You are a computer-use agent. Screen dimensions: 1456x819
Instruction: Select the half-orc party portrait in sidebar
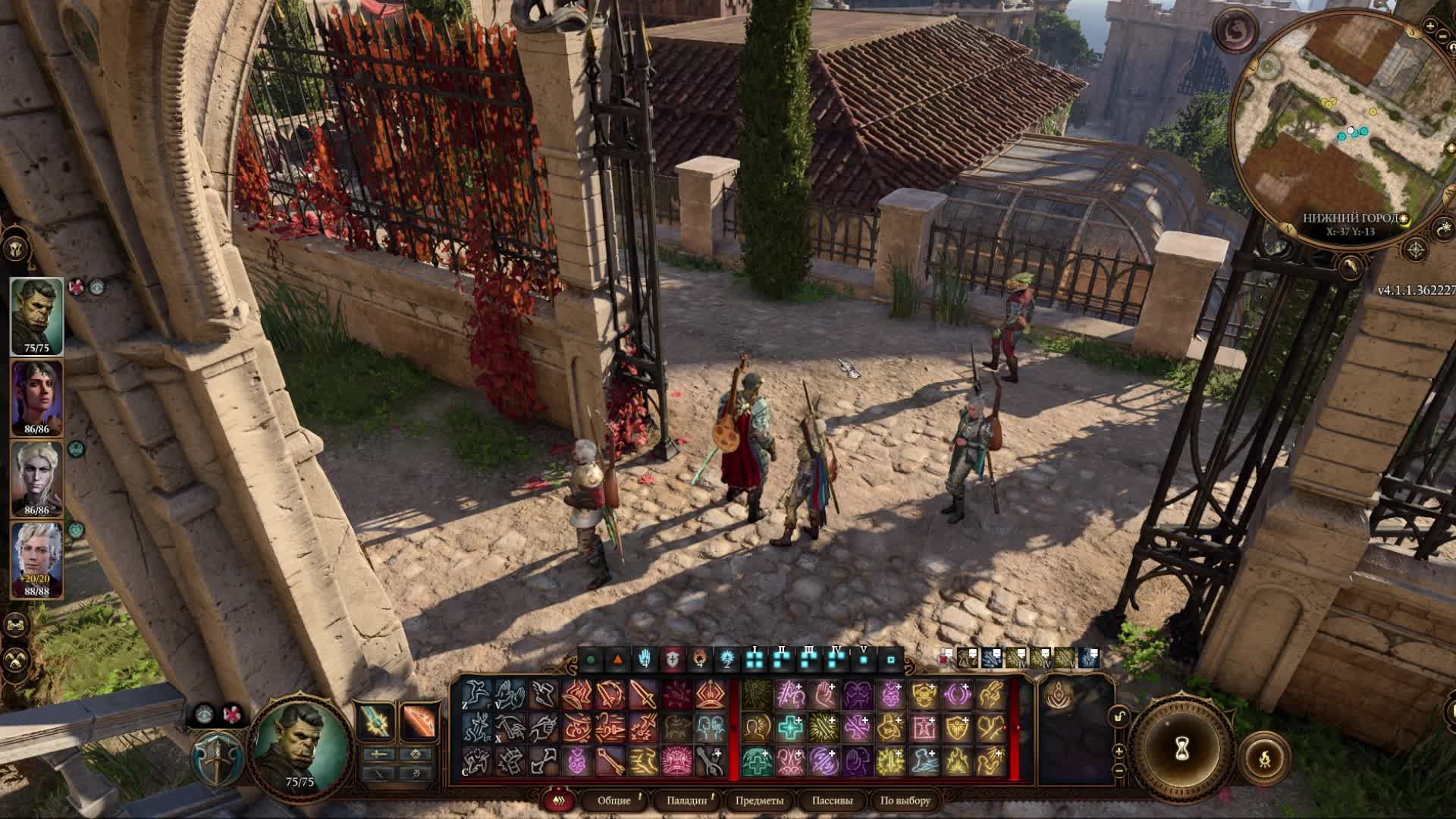36,315
